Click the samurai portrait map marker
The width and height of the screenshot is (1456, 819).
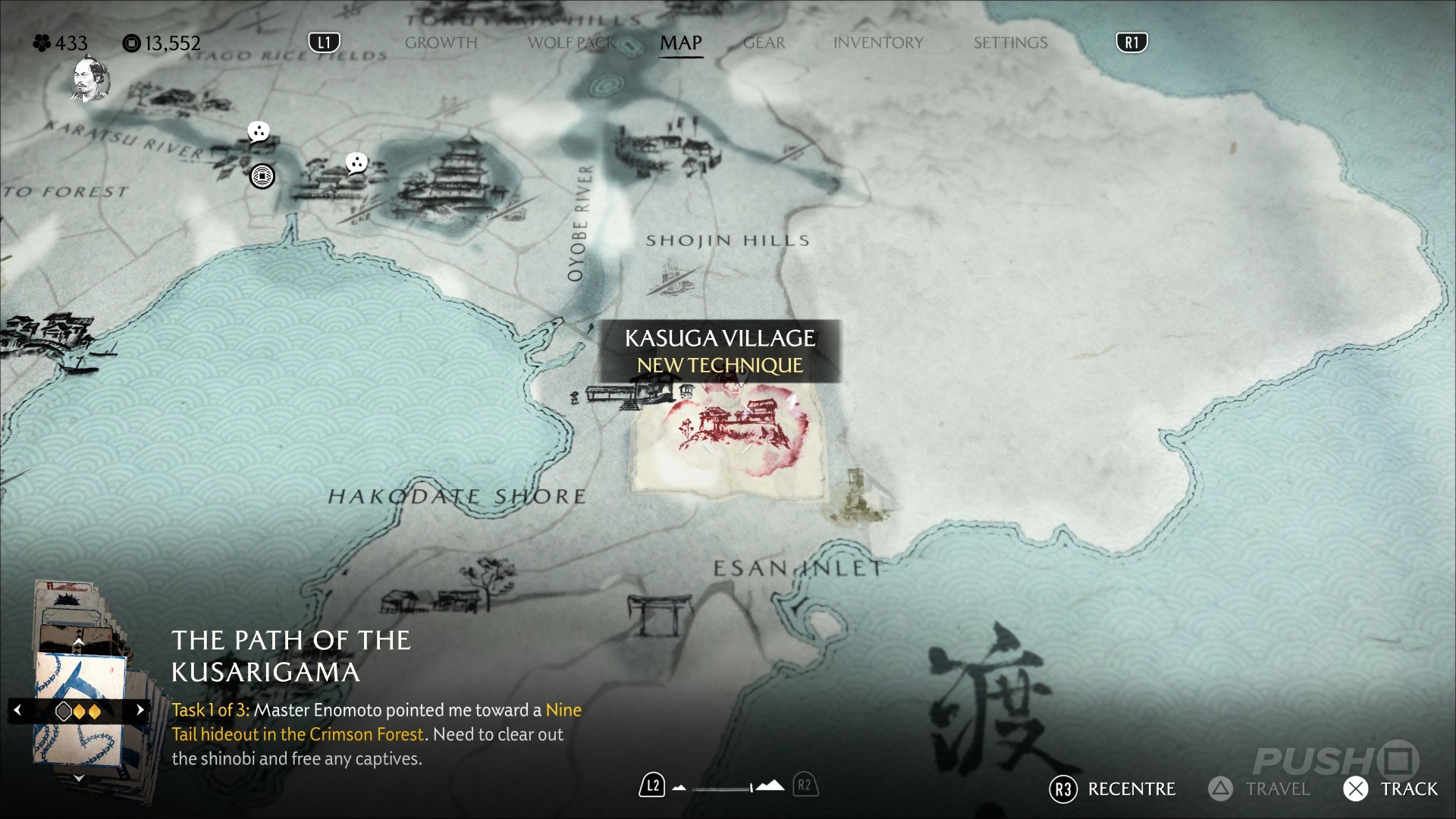click(x=92, y=79)
